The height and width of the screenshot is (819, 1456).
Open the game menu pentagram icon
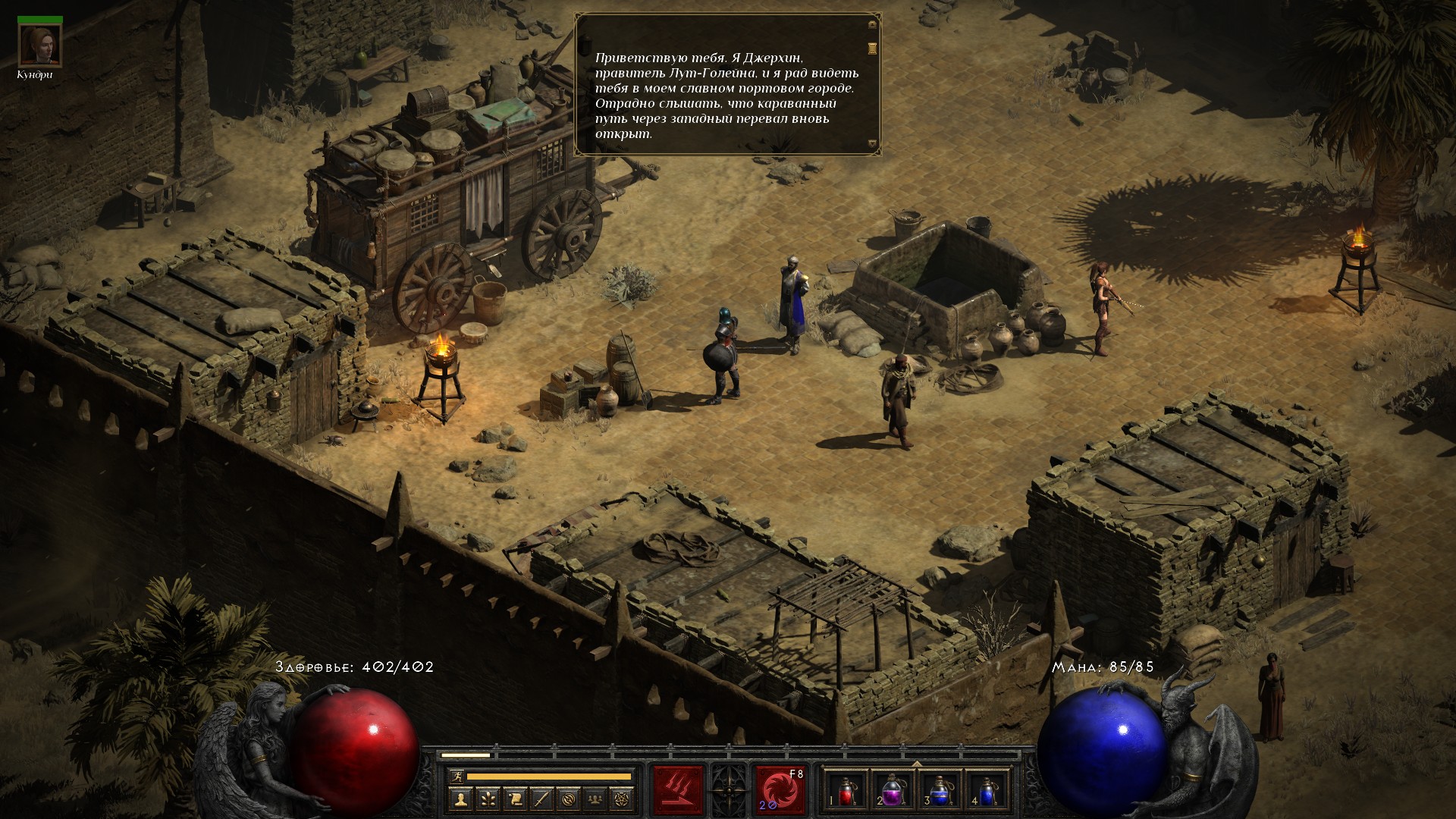[623, 799]
